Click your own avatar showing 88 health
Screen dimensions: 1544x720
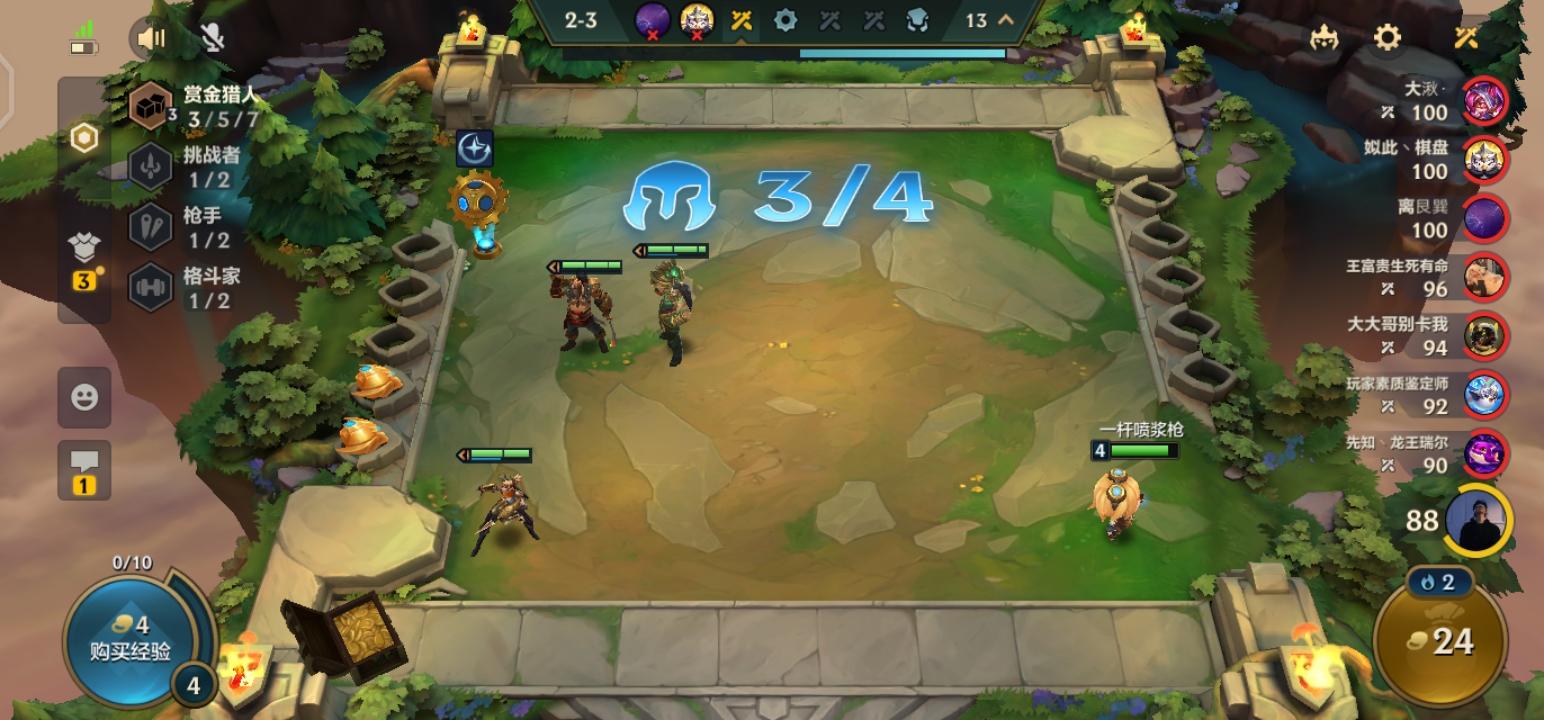point(1478,520)
